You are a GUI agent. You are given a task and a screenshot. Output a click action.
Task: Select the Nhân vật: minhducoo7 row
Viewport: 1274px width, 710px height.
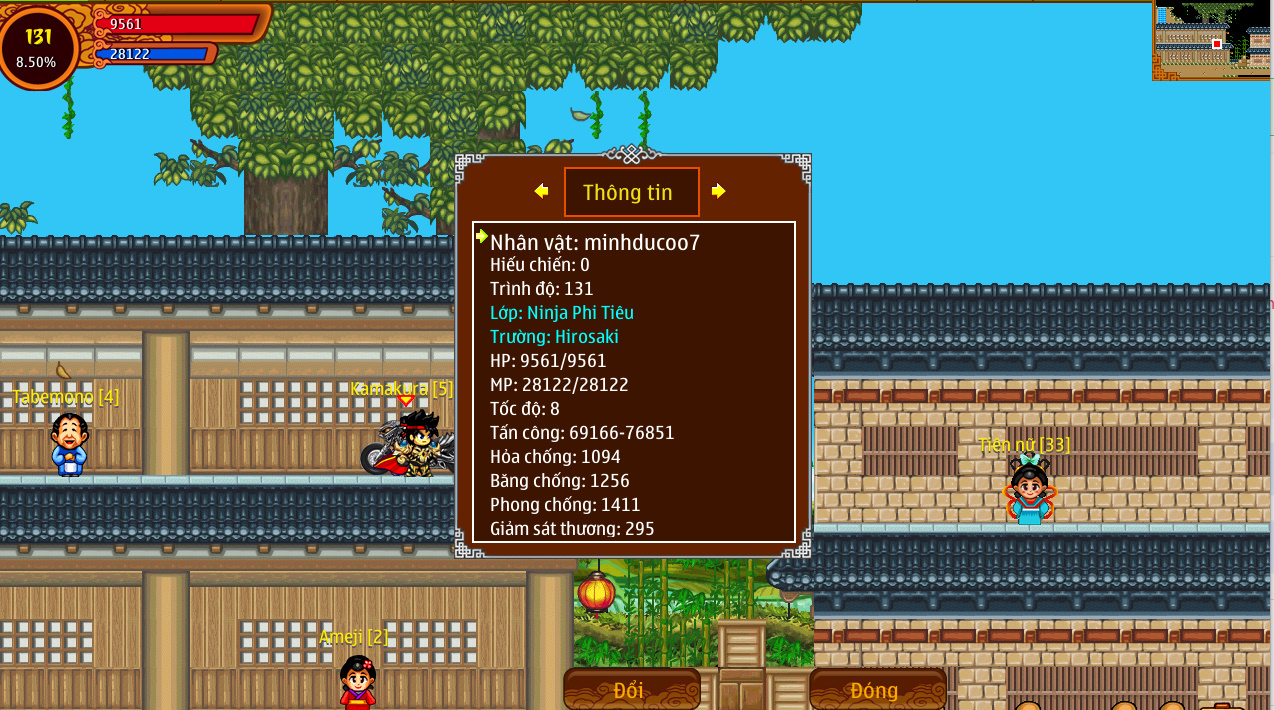pos(595,242)
